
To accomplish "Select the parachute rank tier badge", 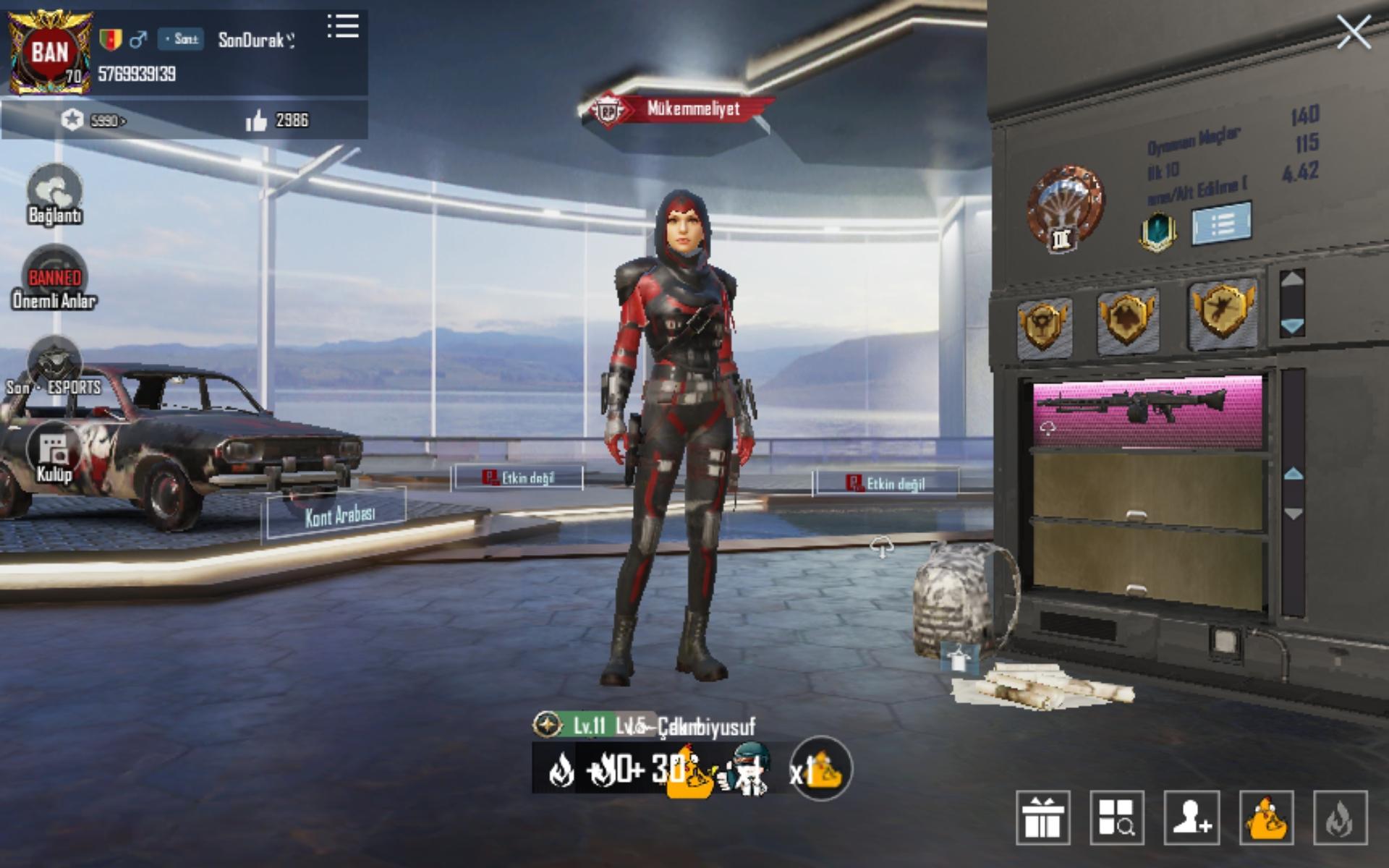I will (x=1065, y=208).
